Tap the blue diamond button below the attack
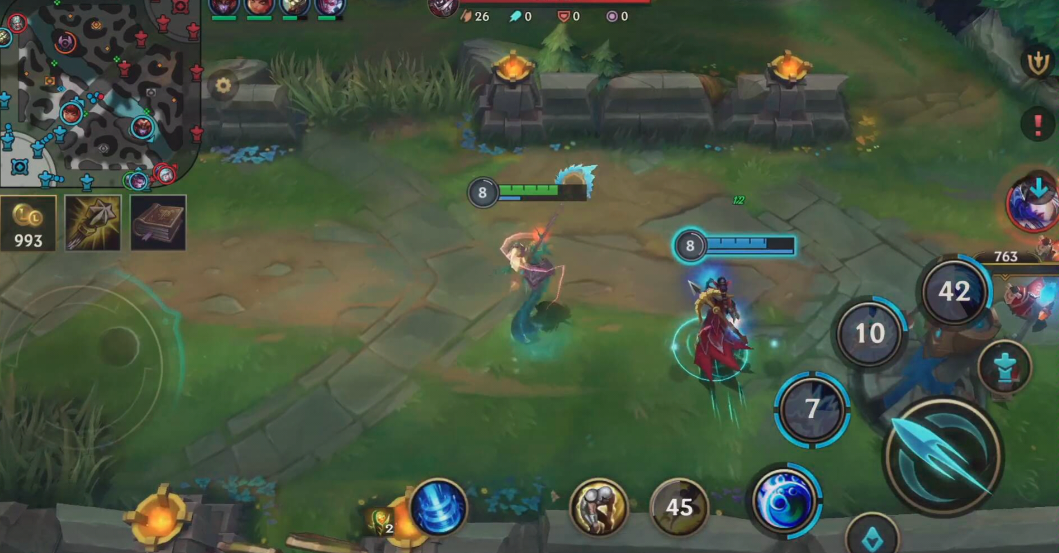This screenshot has height=553, width=1059. [x=870, y=534]
